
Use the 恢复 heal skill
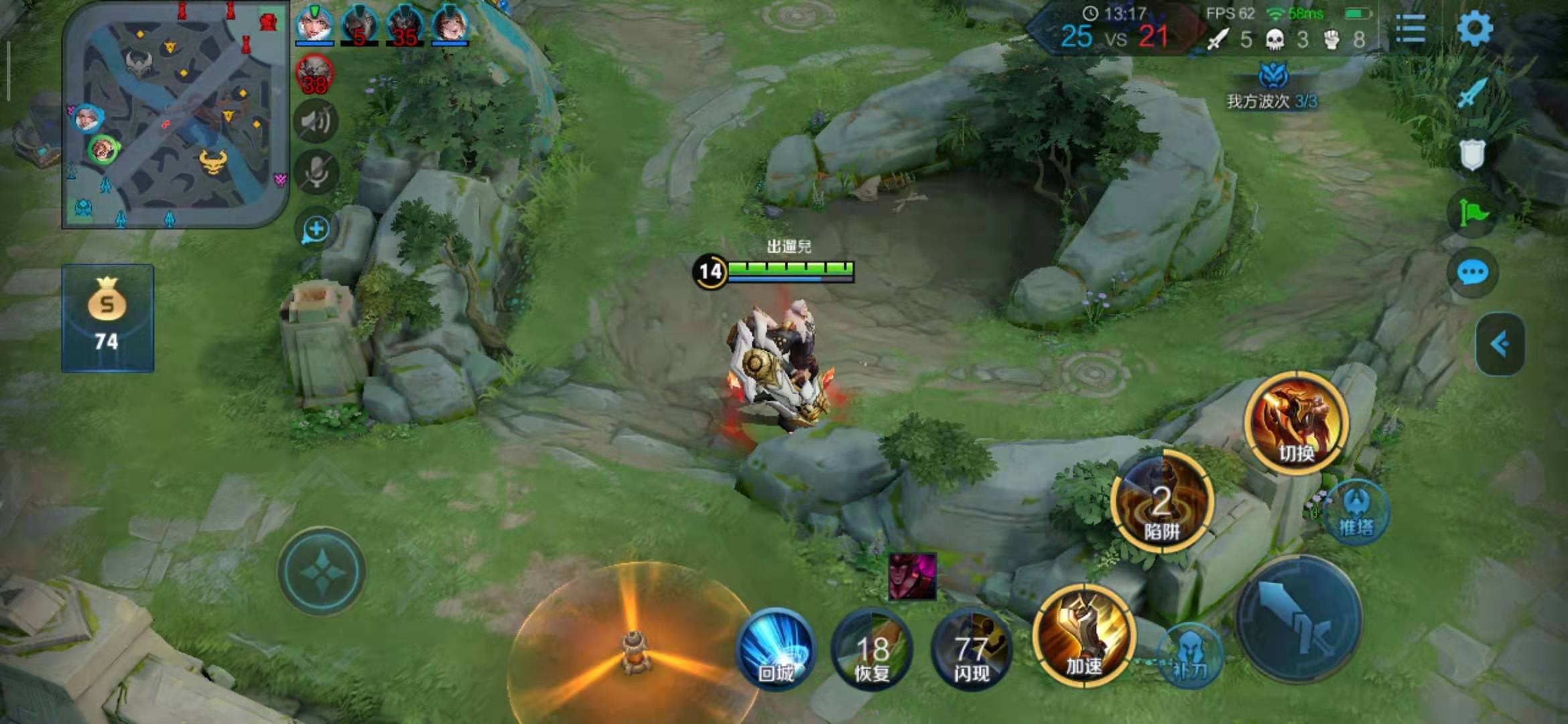(x=872, y=649)
